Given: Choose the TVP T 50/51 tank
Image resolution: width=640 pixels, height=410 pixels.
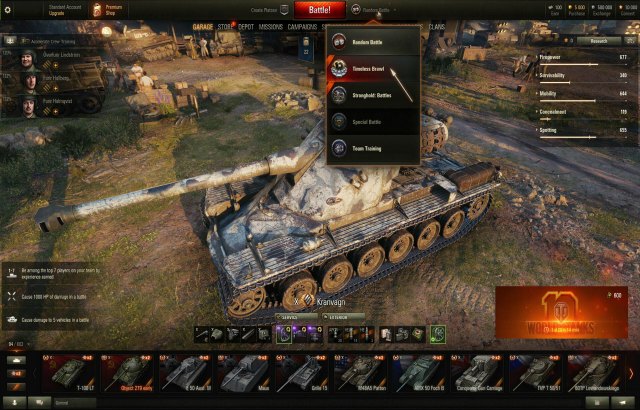Looking at the screenshot, I should (535, 372).
